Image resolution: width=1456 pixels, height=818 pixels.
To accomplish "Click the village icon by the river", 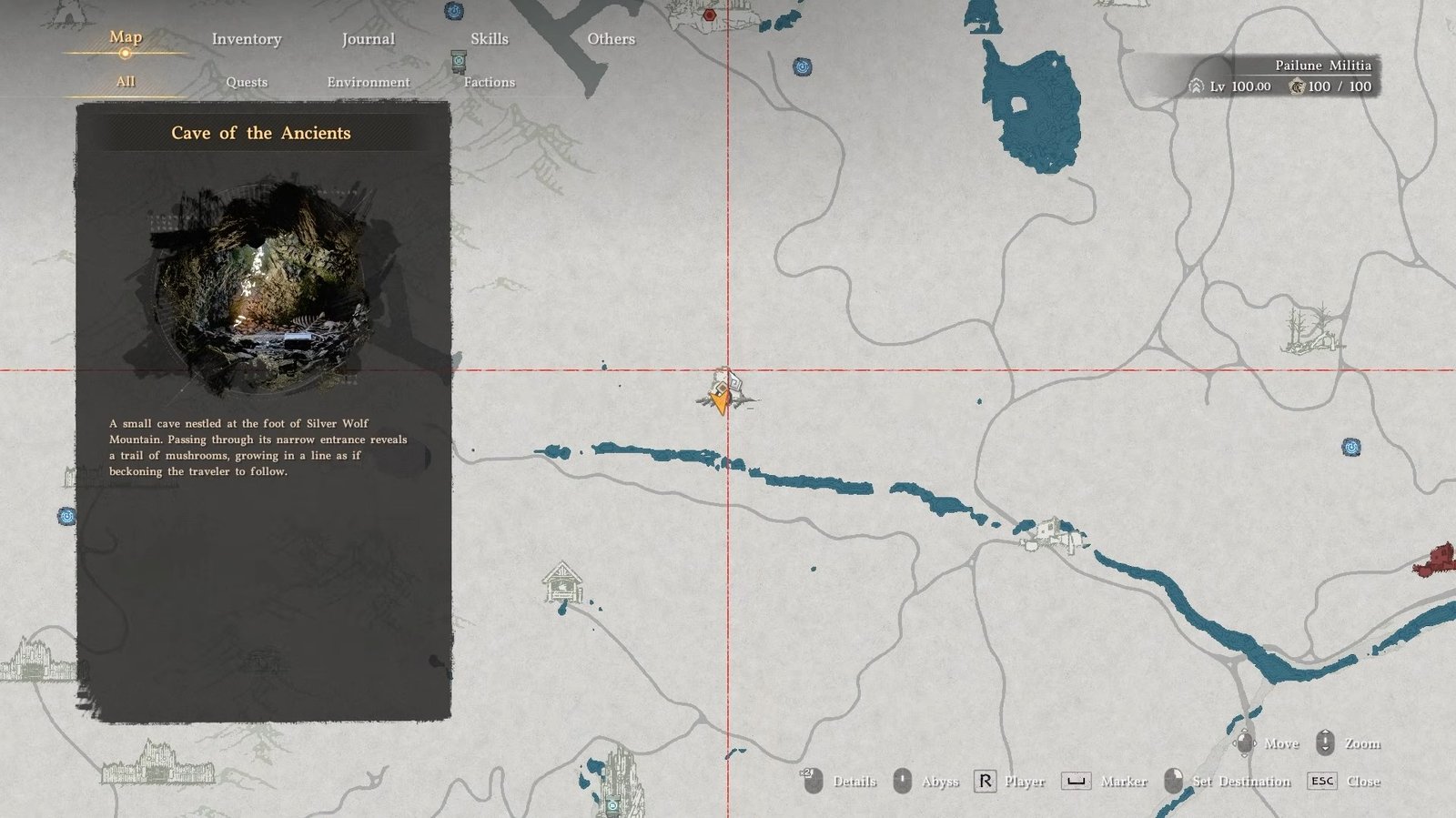I will pos(1052,534).
